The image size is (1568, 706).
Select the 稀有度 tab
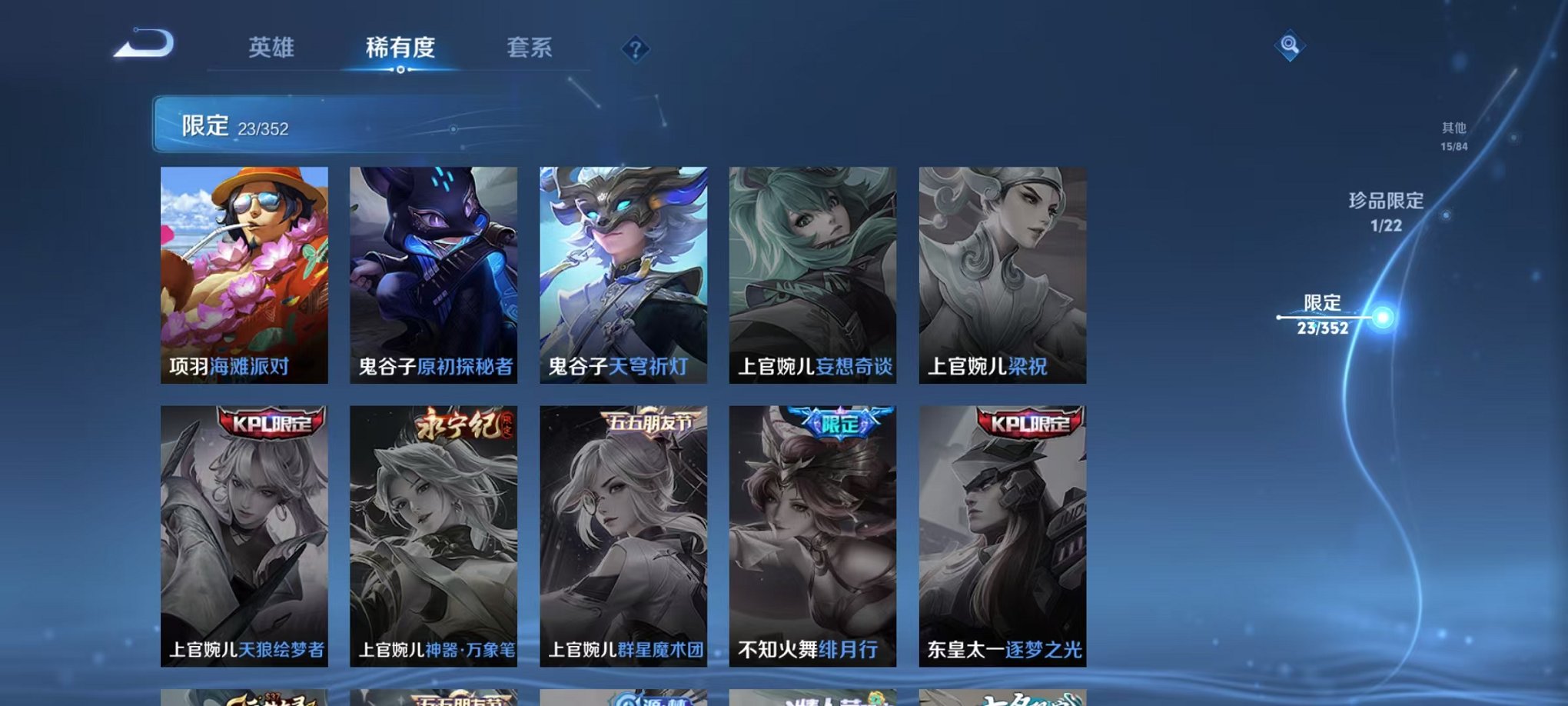pyautogui.click(x=401, y=48)
